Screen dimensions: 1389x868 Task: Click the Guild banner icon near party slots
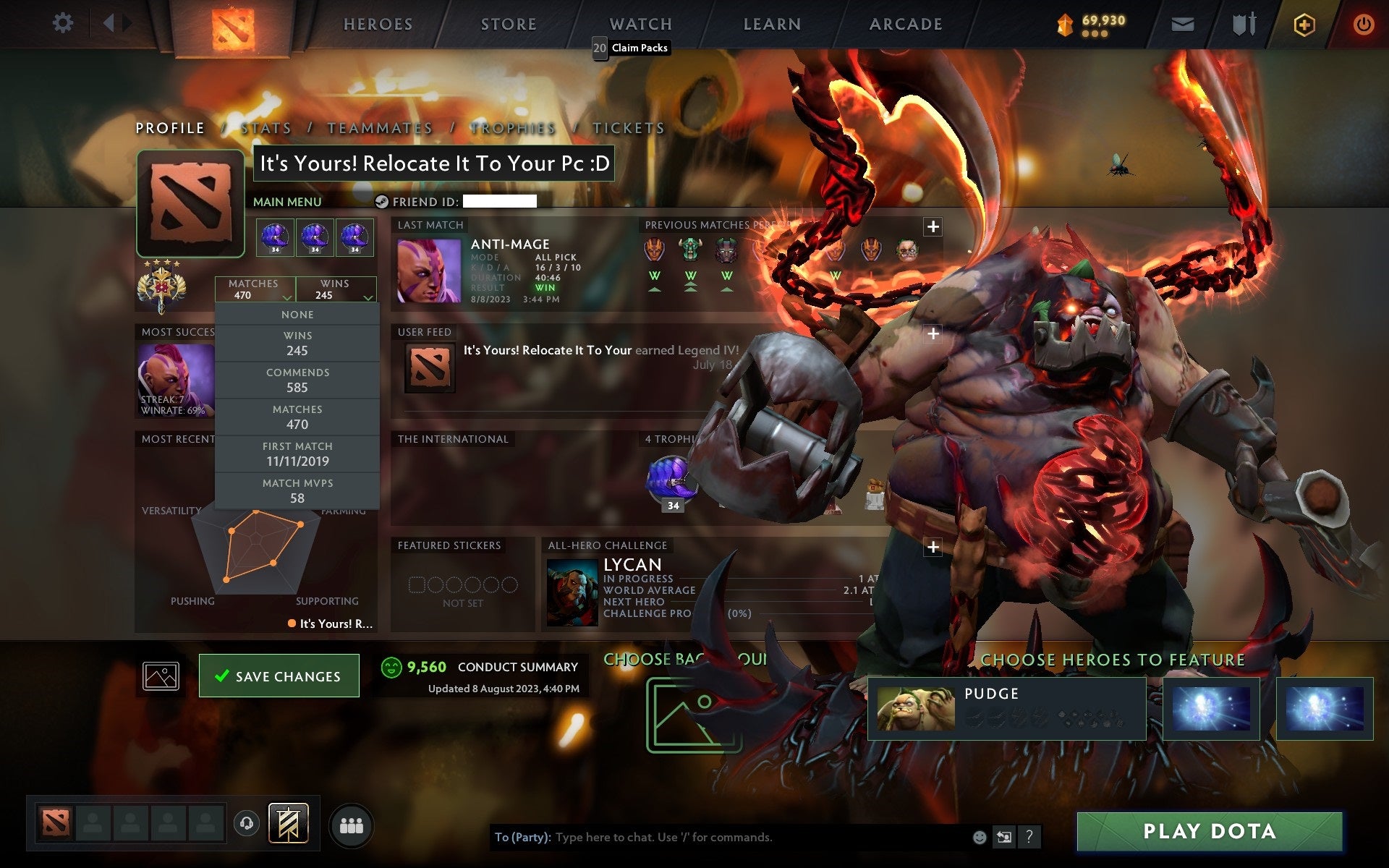pos(289,822)
